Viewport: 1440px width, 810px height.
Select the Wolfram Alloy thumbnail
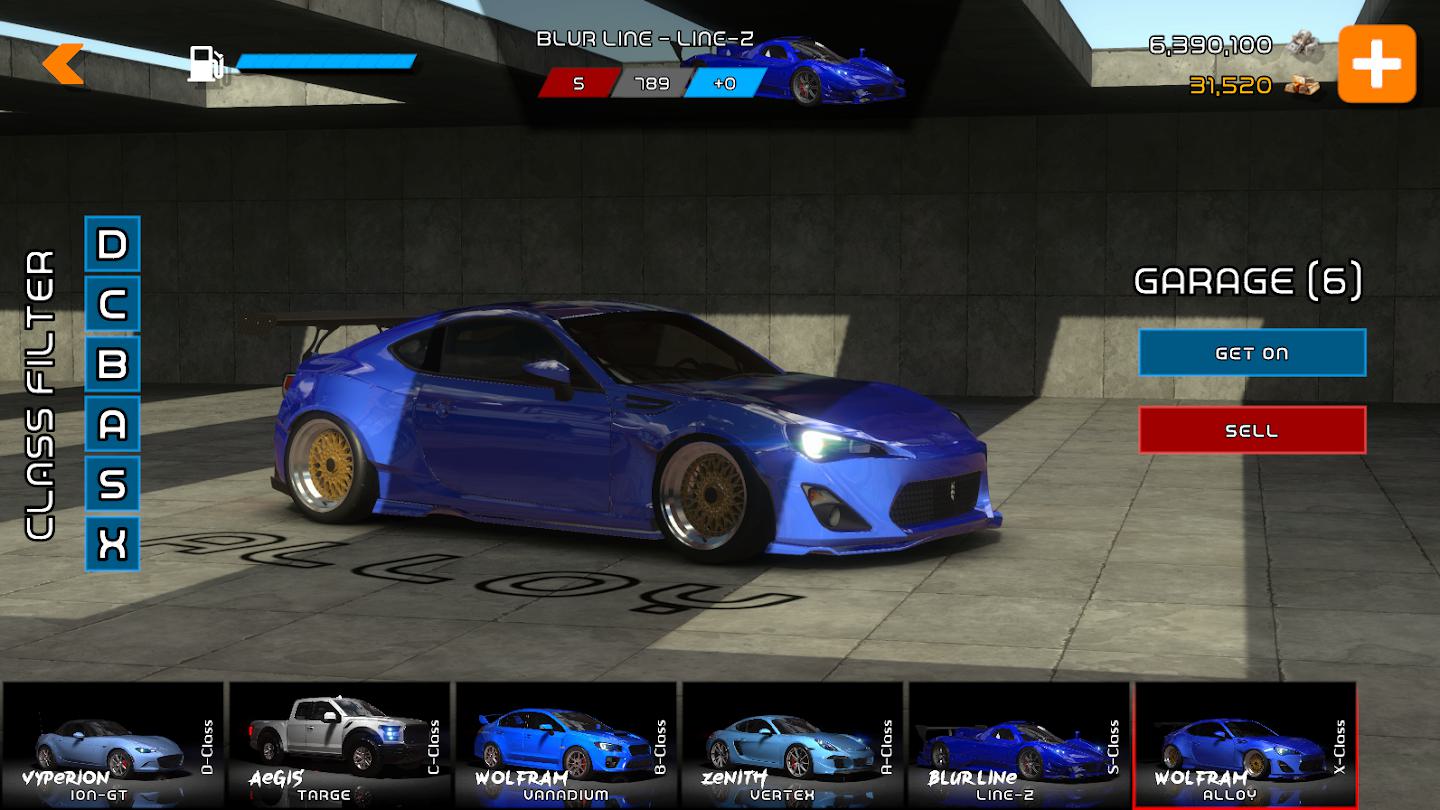pos(1245,745)
